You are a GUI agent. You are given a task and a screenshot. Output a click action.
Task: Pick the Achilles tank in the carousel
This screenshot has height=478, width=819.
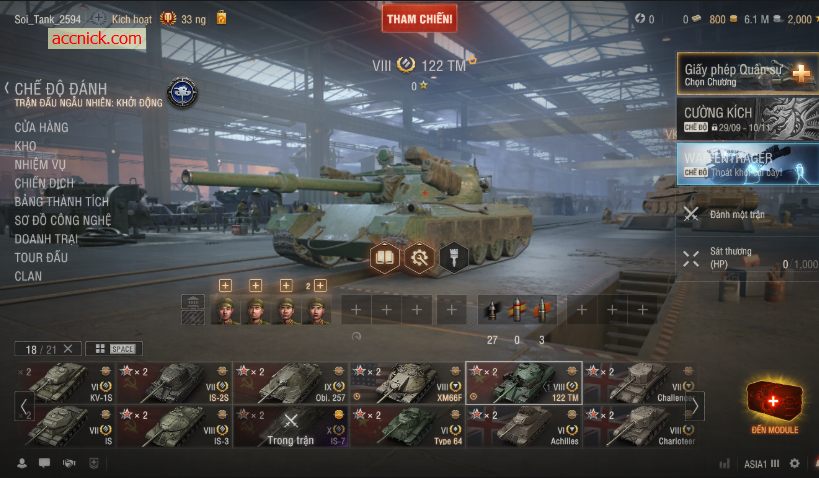[x=523, y=426]
